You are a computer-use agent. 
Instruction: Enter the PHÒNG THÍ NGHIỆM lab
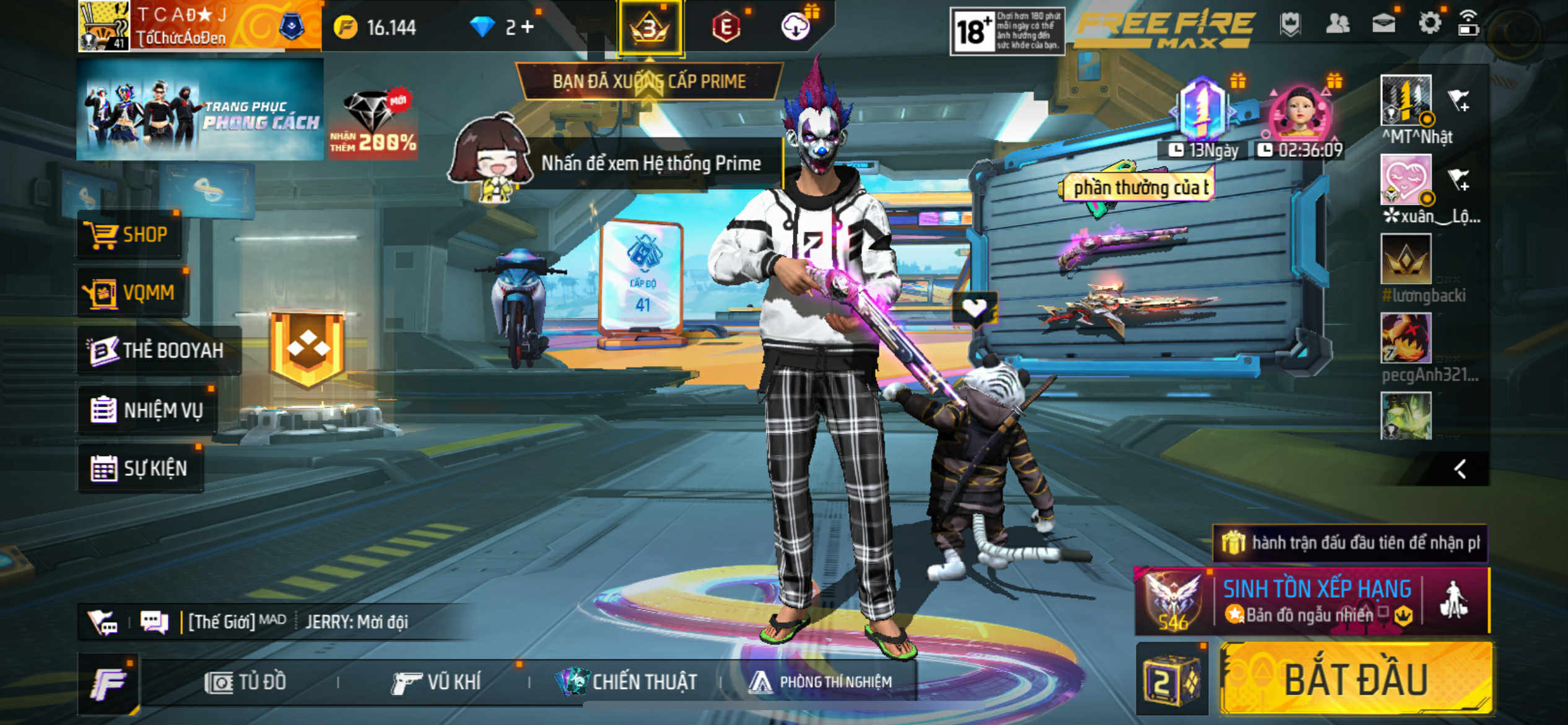pyautogui.click(x=821, y=682)
